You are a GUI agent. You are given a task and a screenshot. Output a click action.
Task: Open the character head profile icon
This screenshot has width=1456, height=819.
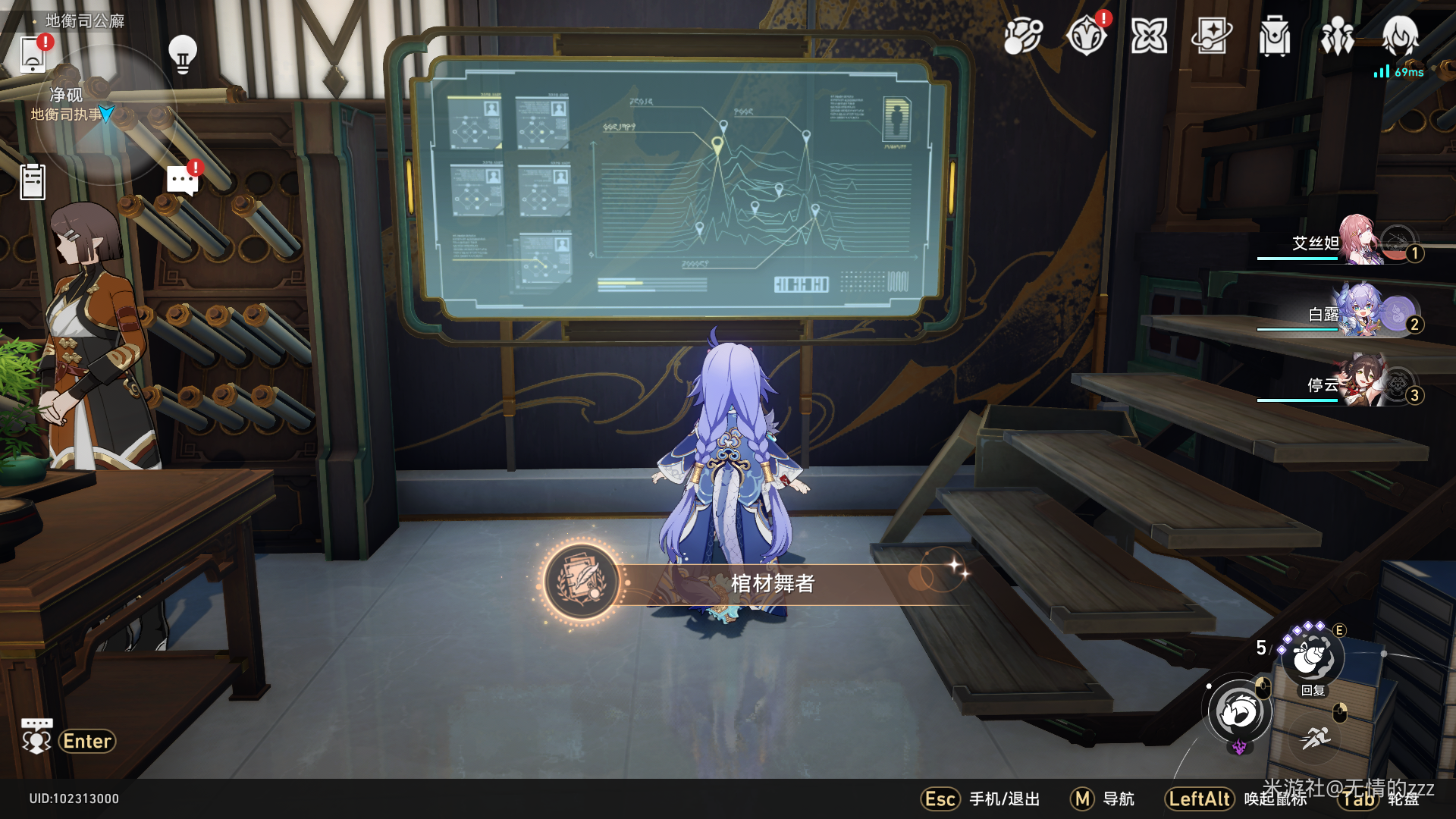click(x=1400, y=36)
